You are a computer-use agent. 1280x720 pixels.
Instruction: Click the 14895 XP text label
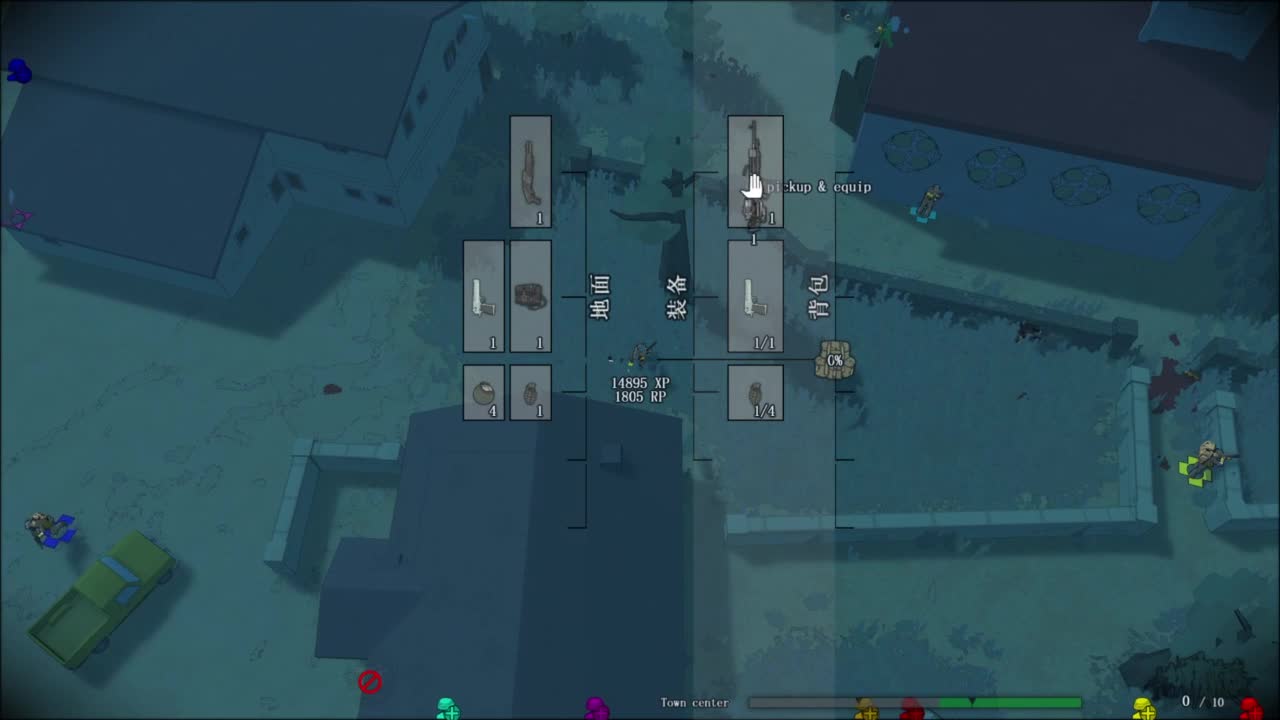[x=641, y=382]
